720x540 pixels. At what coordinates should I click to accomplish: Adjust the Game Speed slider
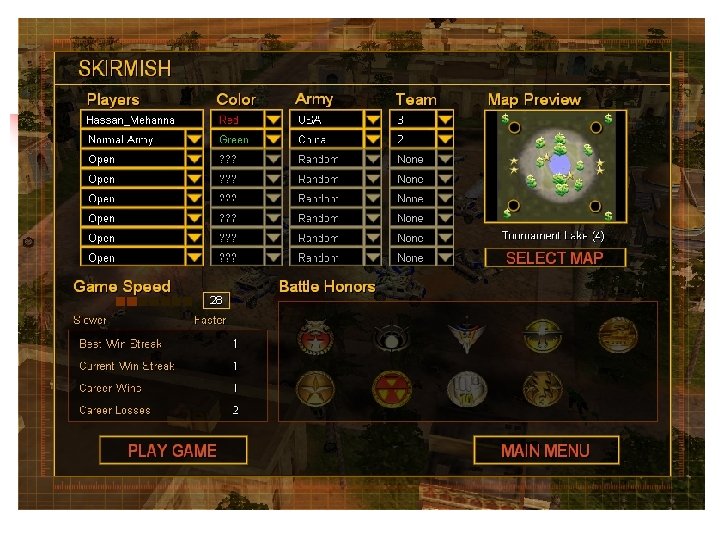pyautogui.click(x=127, y=301)
